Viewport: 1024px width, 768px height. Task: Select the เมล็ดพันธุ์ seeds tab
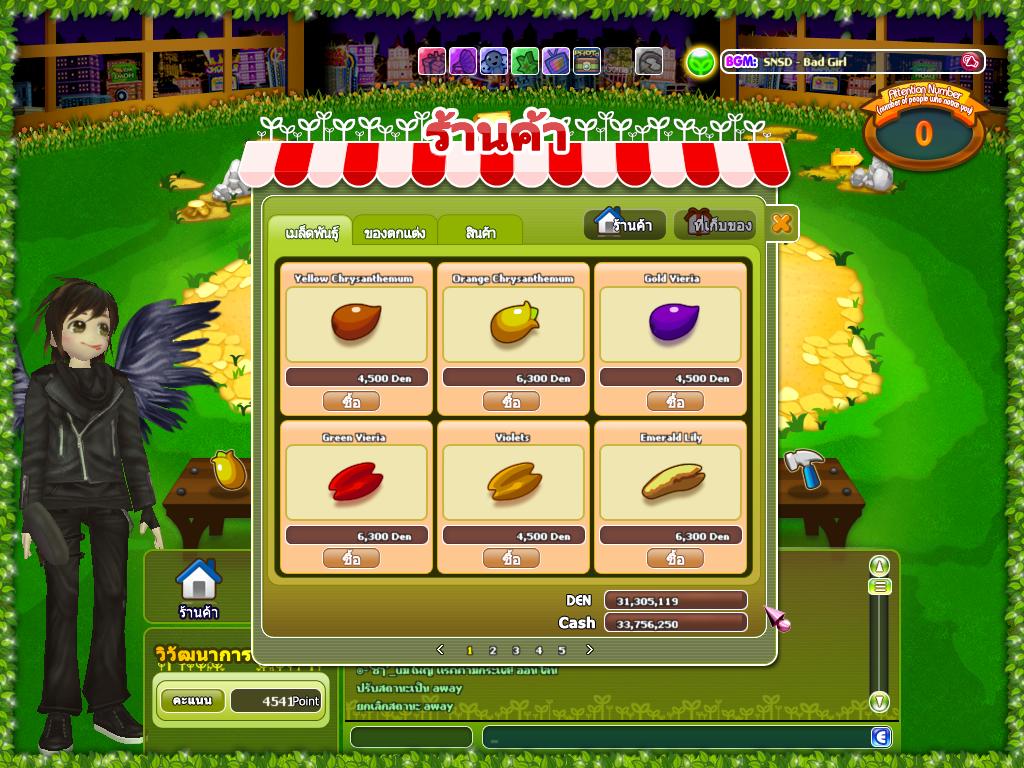[310, 232]
